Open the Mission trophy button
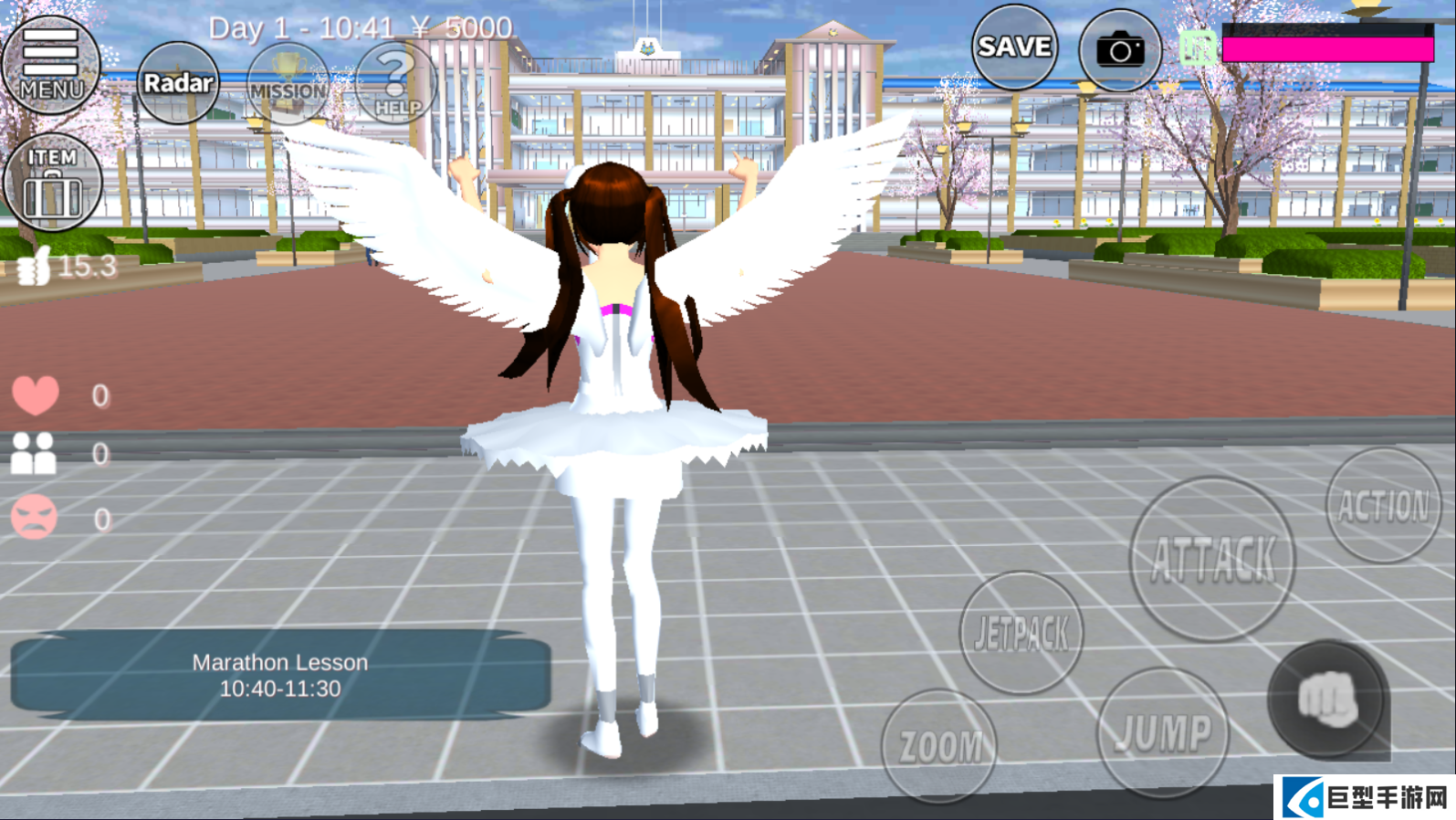The width and height of the screenshot is (1456, 820). (288, 85)
